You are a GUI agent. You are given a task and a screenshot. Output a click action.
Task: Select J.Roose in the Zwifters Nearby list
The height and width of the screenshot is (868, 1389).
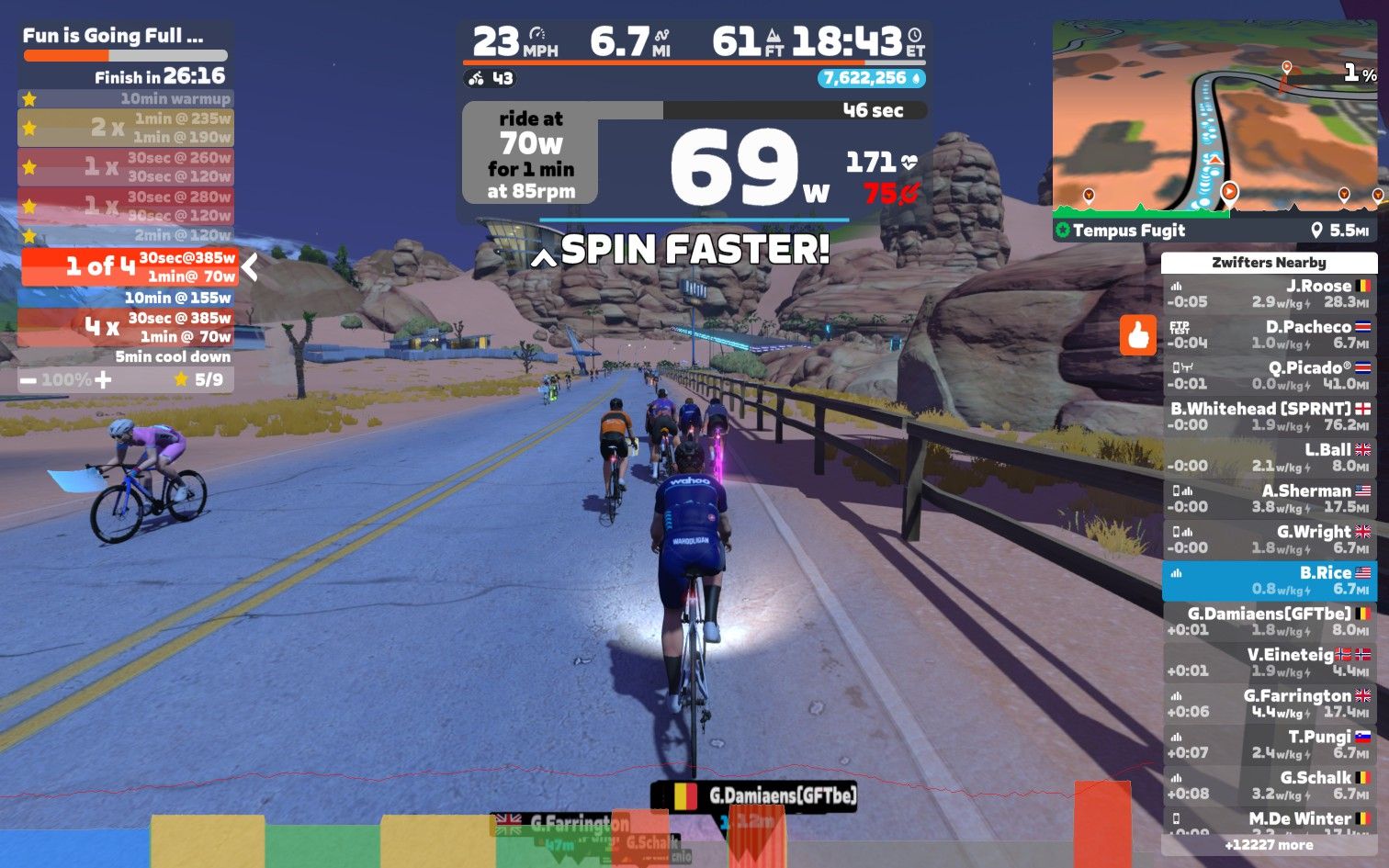[x=1269, y=294]
